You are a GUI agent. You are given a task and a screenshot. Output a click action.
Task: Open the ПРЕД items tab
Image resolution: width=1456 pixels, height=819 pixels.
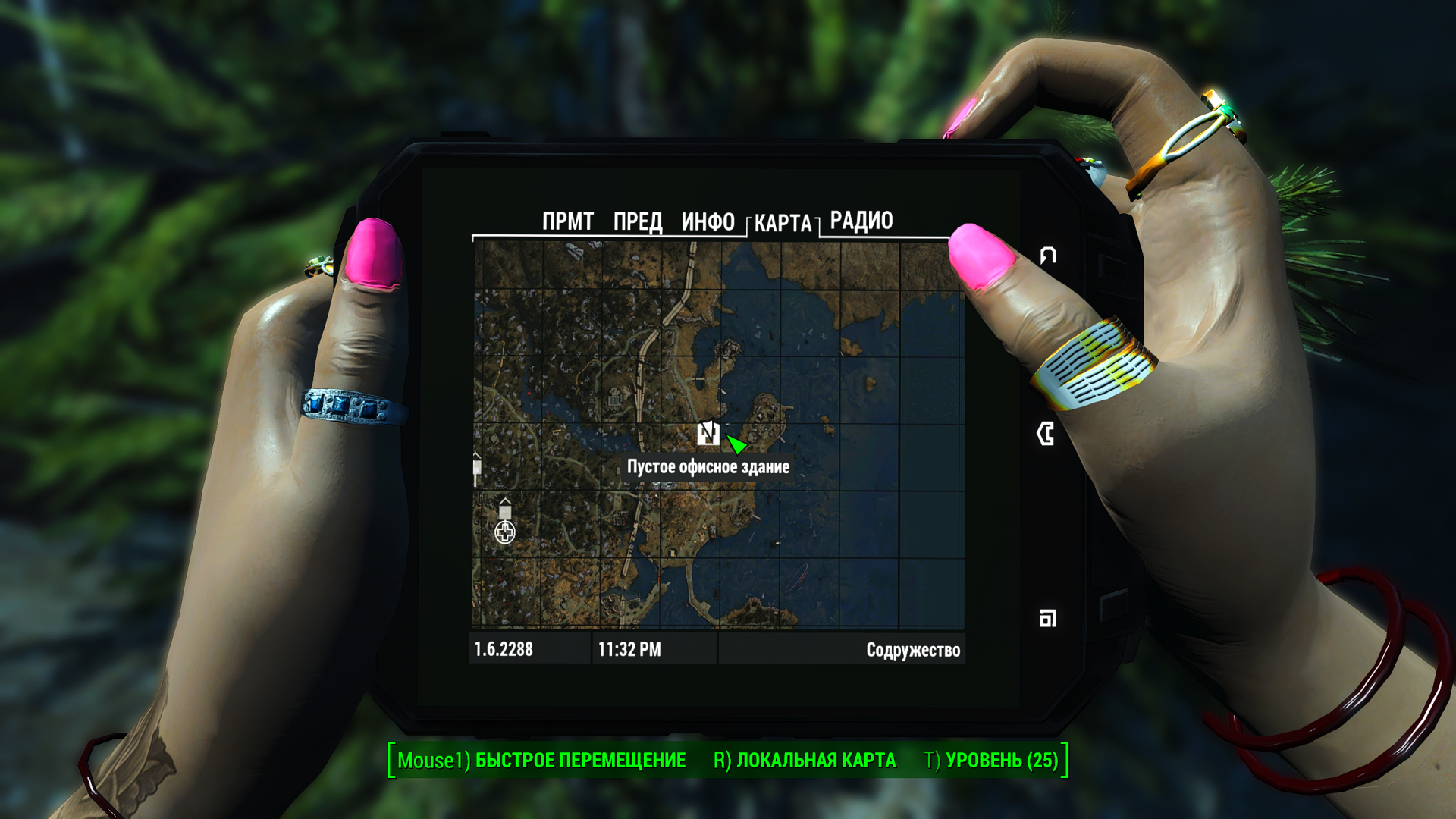point(637,221)
